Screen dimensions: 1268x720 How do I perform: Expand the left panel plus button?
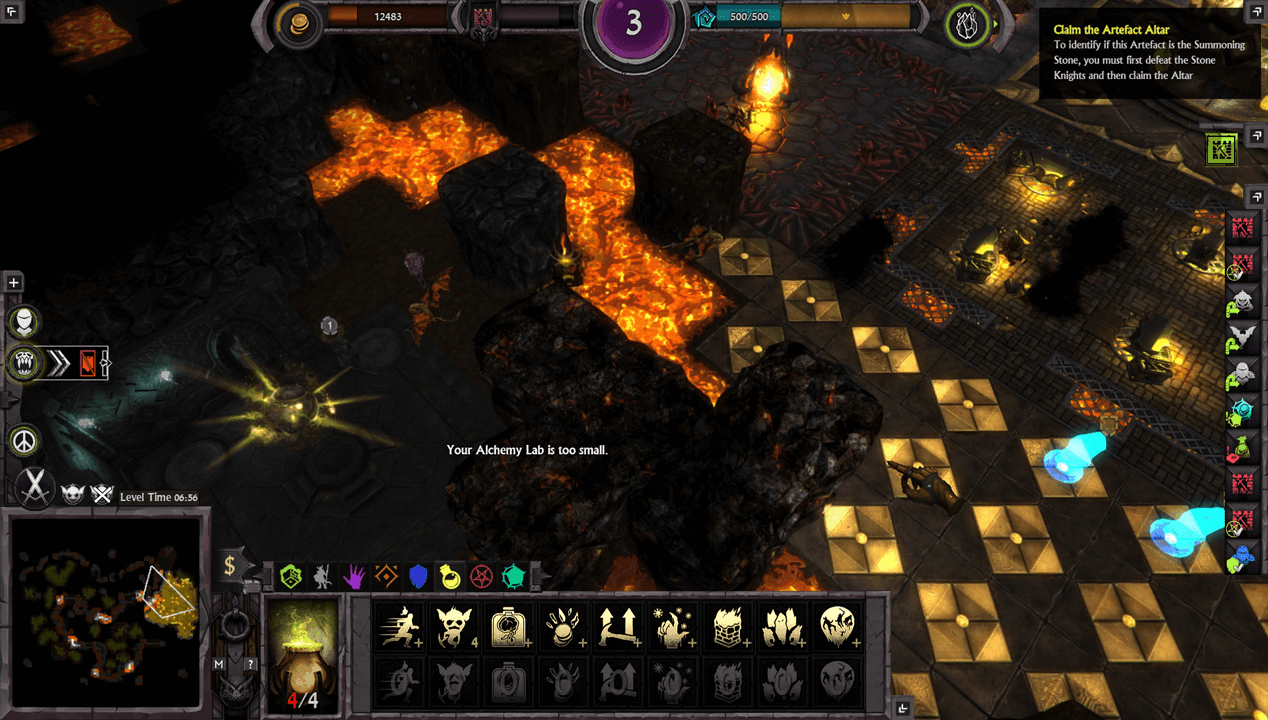tap(14, 283)
